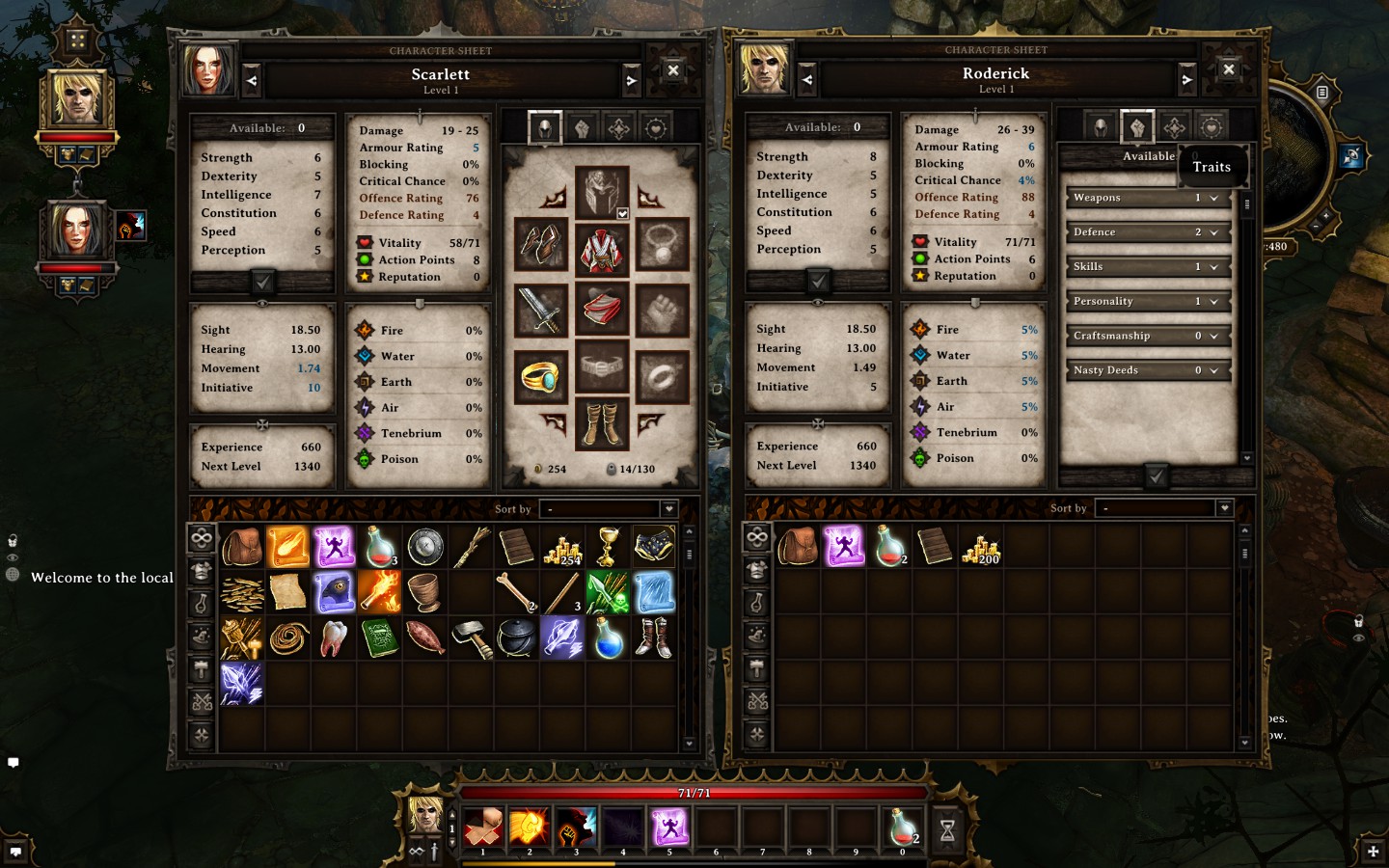Select the green book in Scarlett's inventory
Screen dimensions: 1389x868
click(x=379, y=638)
